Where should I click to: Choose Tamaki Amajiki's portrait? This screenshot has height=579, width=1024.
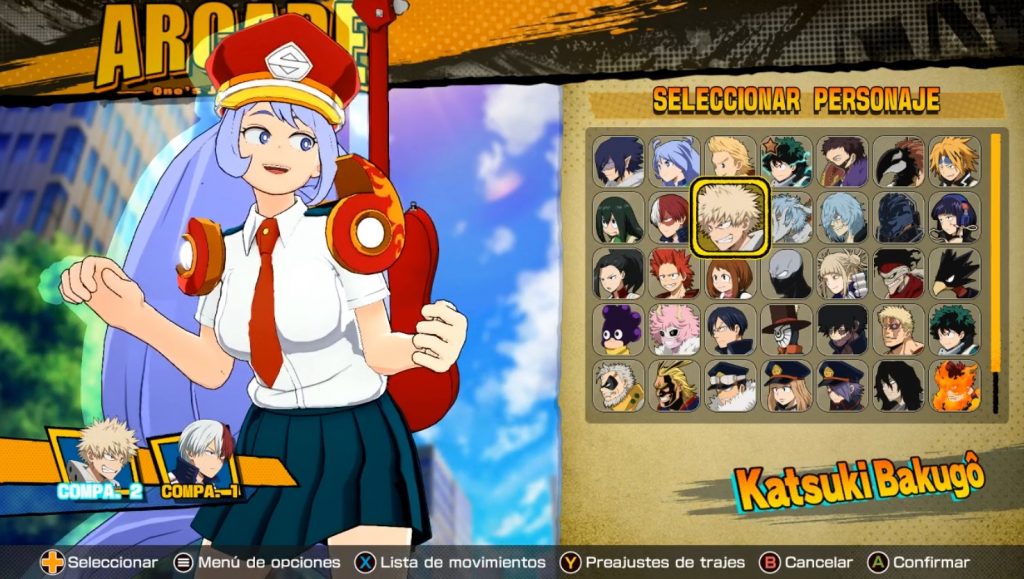619,161
